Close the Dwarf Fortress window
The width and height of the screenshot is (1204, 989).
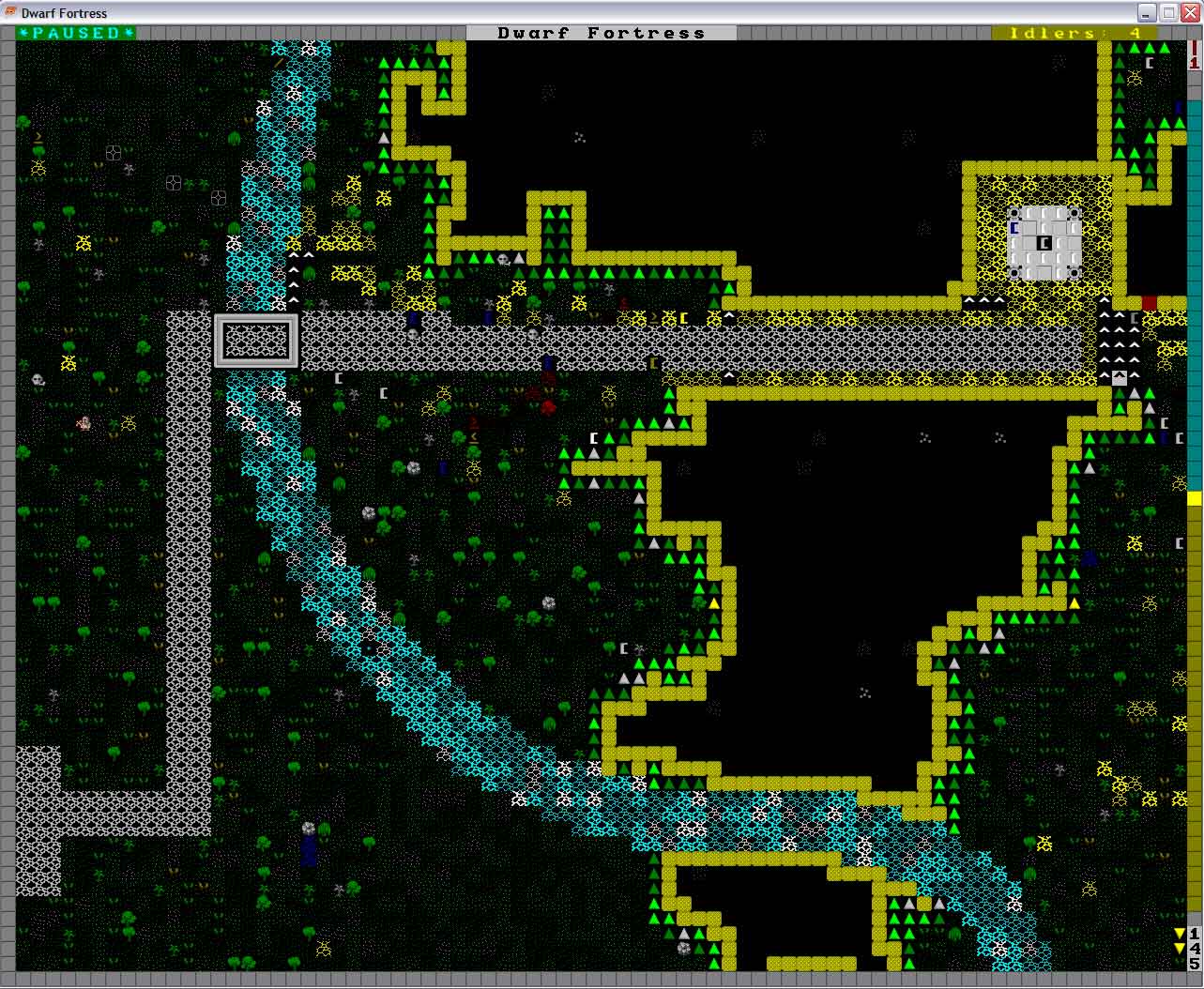coord(1189,12)
